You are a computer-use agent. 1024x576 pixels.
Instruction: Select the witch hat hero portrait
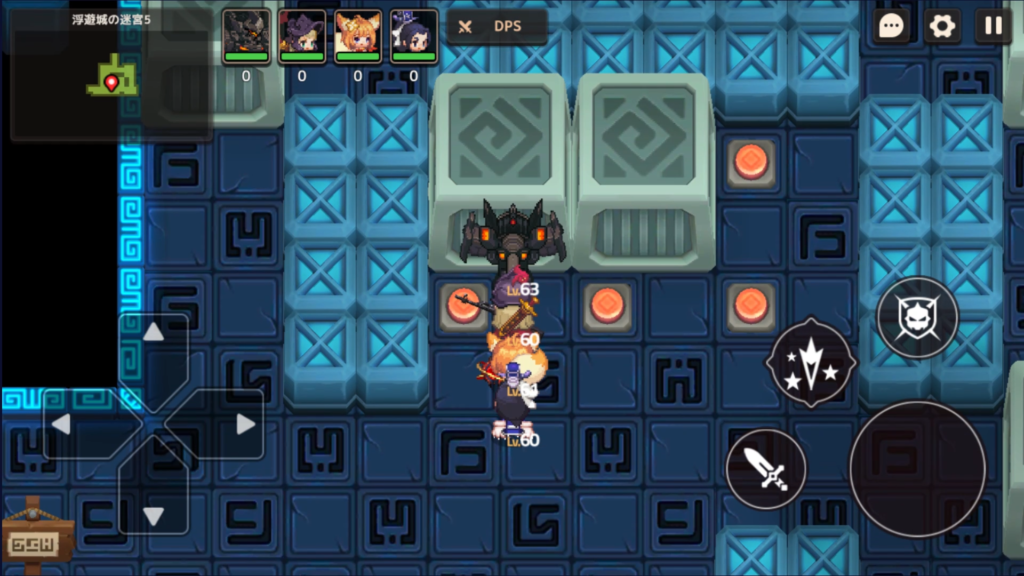(x=302, y=37)
